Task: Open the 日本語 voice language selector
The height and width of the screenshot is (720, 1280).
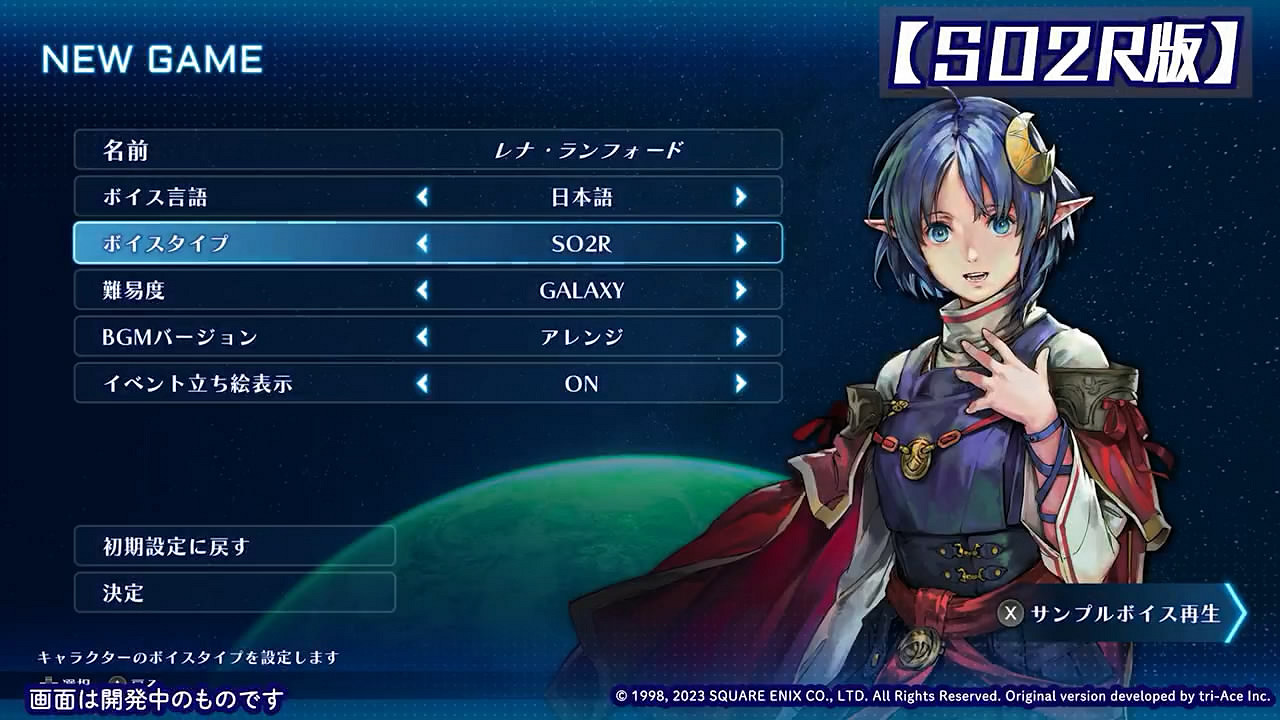Action: pyautogui.click(x=580, y=196)
